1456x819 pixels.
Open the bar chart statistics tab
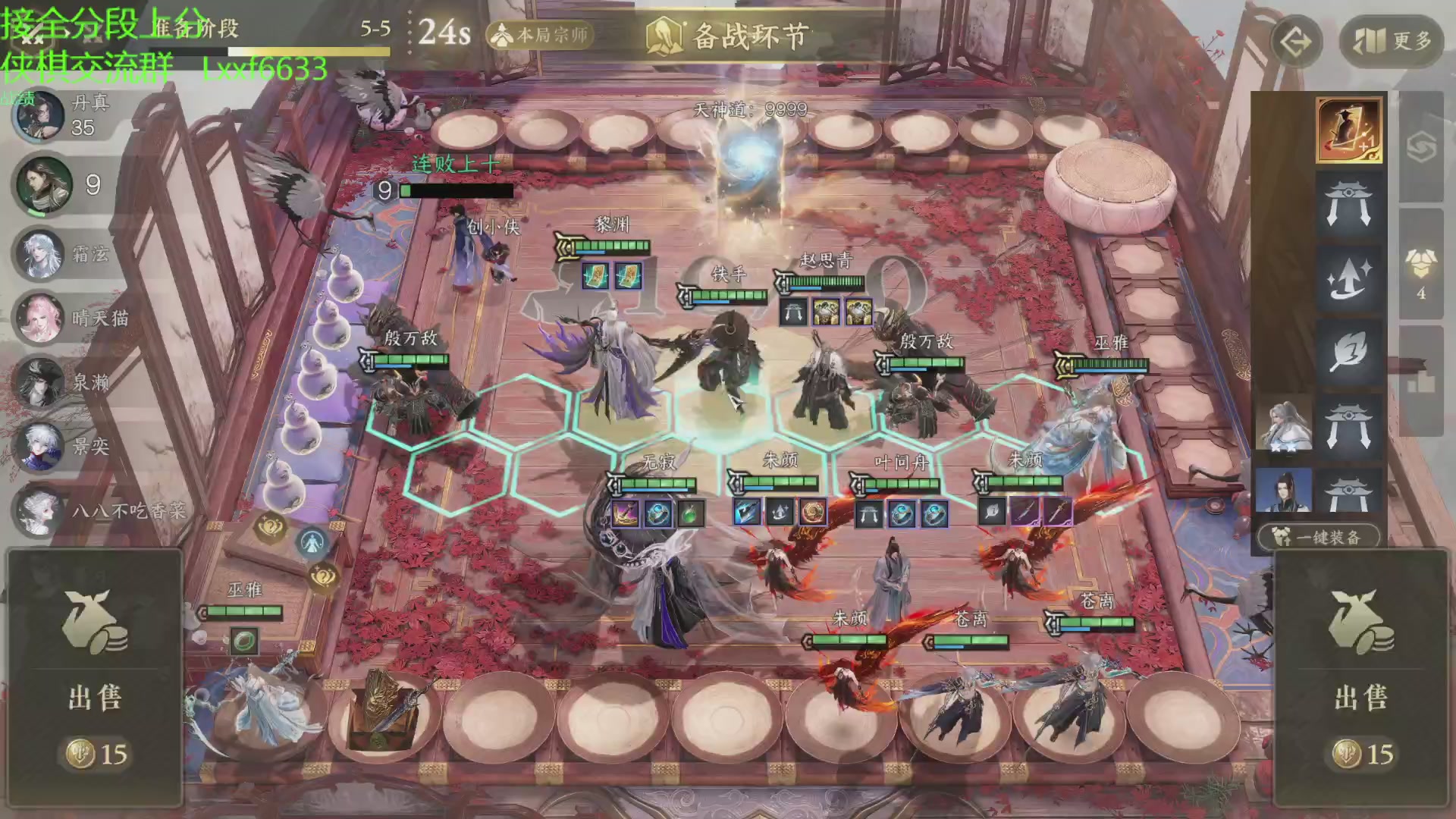pos(1421,383)
